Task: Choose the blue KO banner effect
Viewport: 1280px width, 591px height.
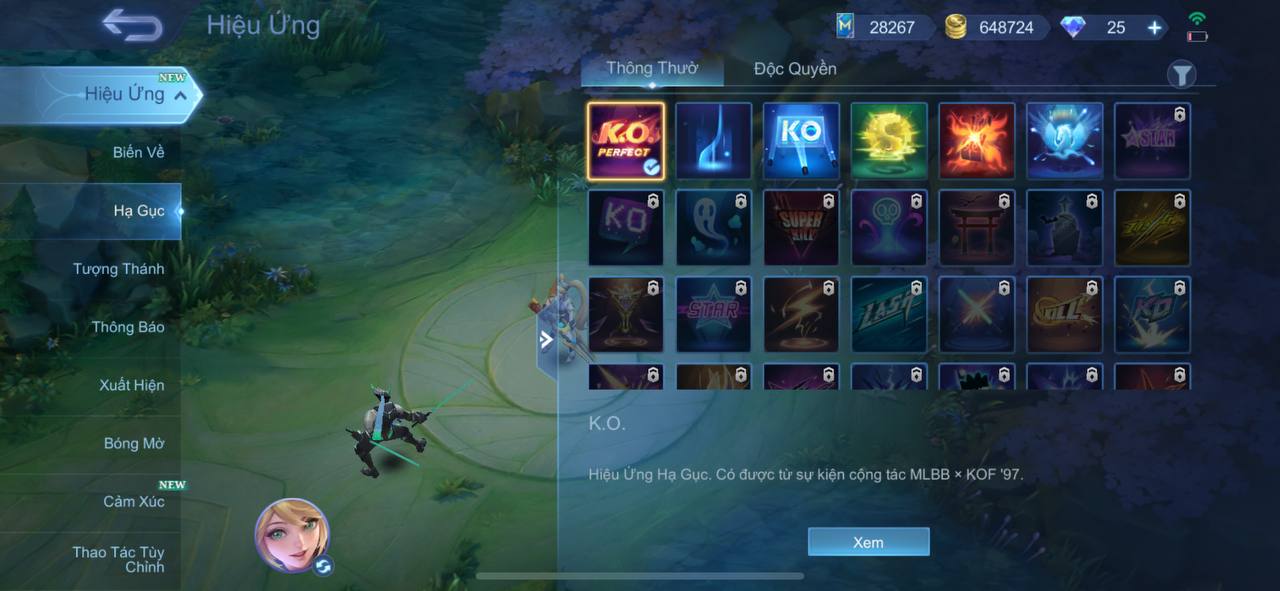Action: (x=801, y=141)
